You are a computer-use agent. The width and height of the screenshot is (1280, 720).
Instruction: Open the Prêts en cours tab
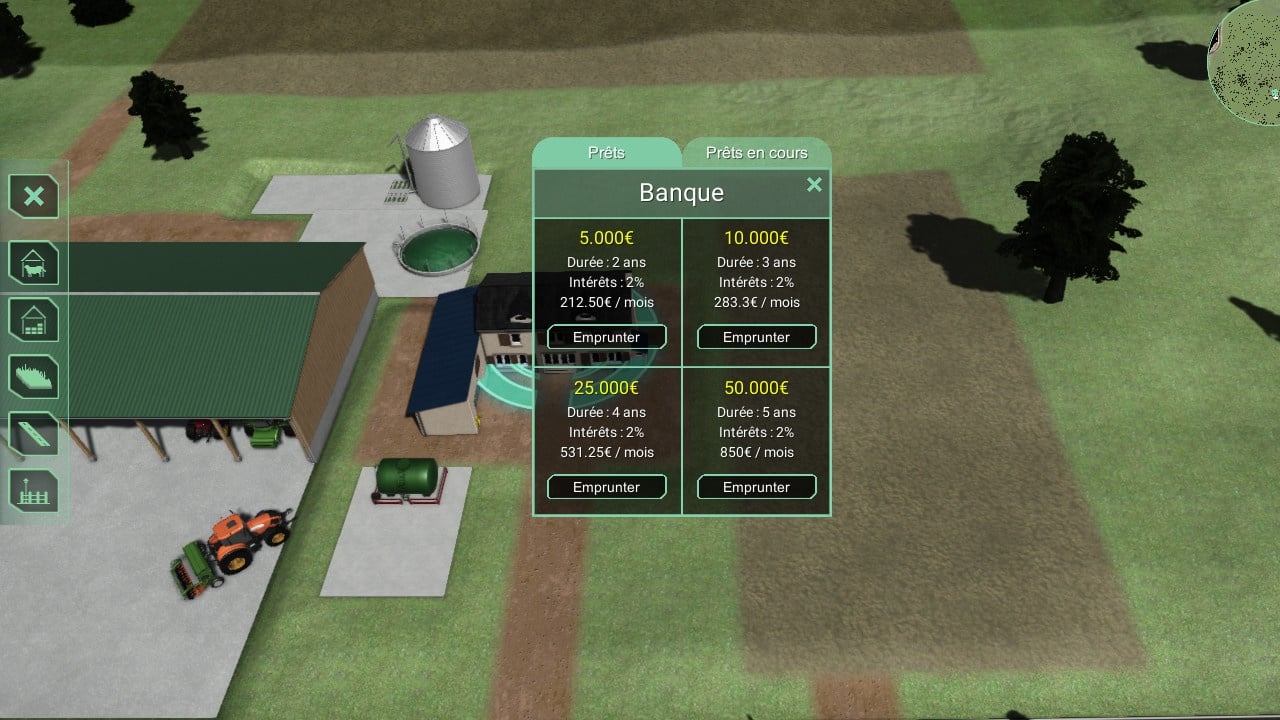[756, 153]
